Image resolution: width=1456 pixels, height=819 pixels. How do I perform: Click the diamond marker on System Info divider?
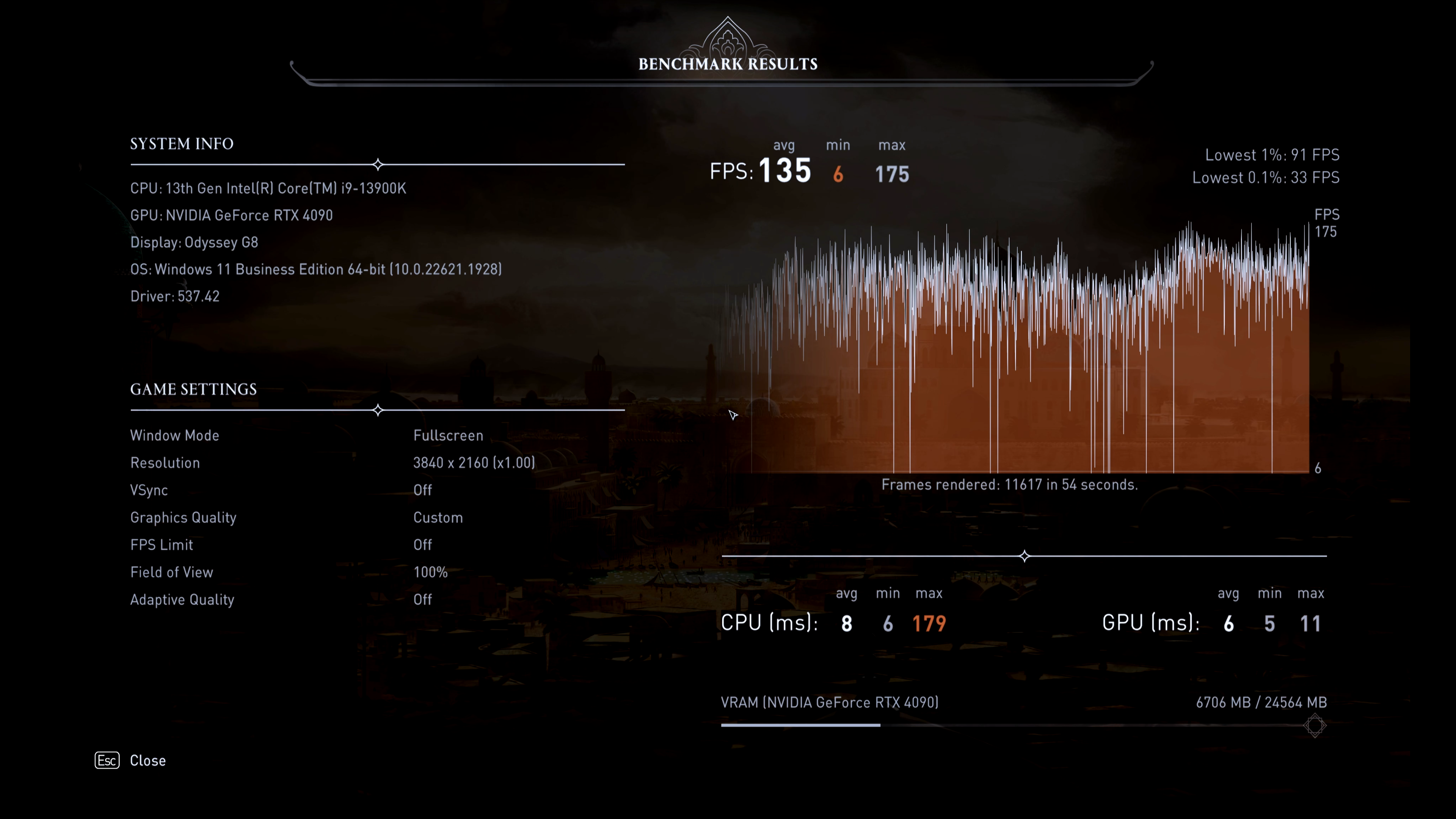pos(378,165)
